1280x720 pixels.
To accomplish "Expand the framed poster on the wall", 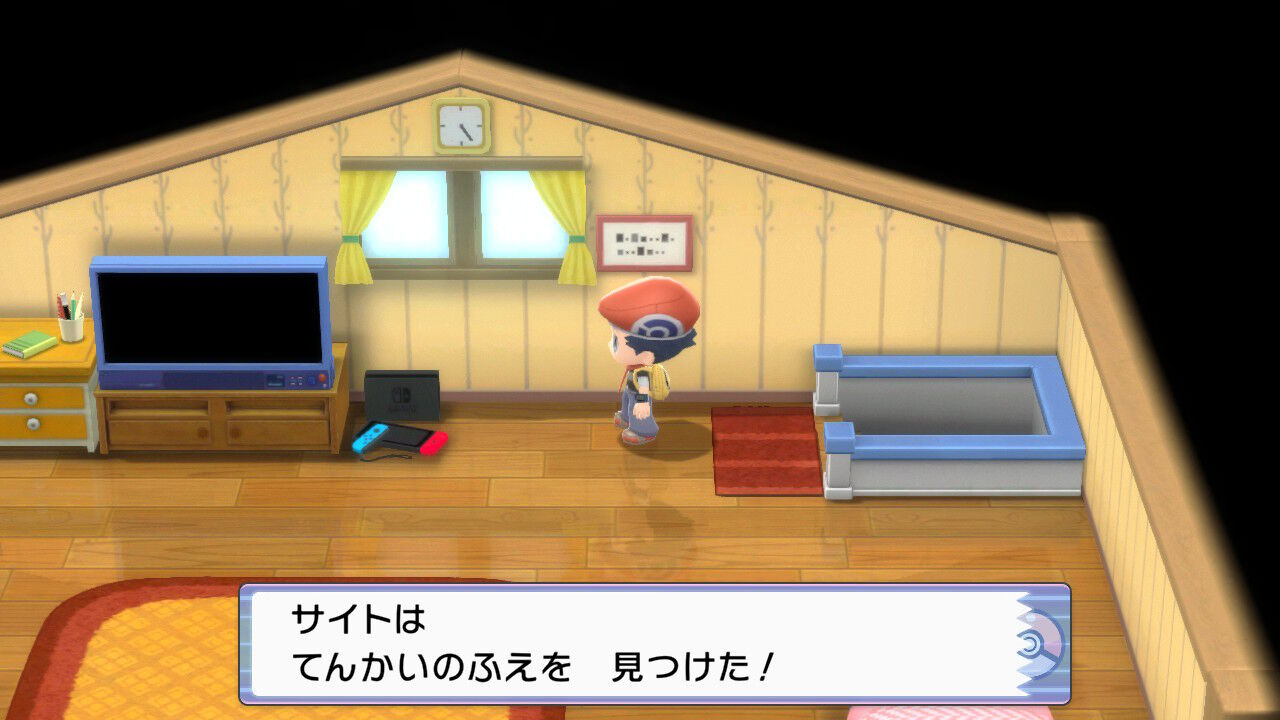I will [645, 240].
